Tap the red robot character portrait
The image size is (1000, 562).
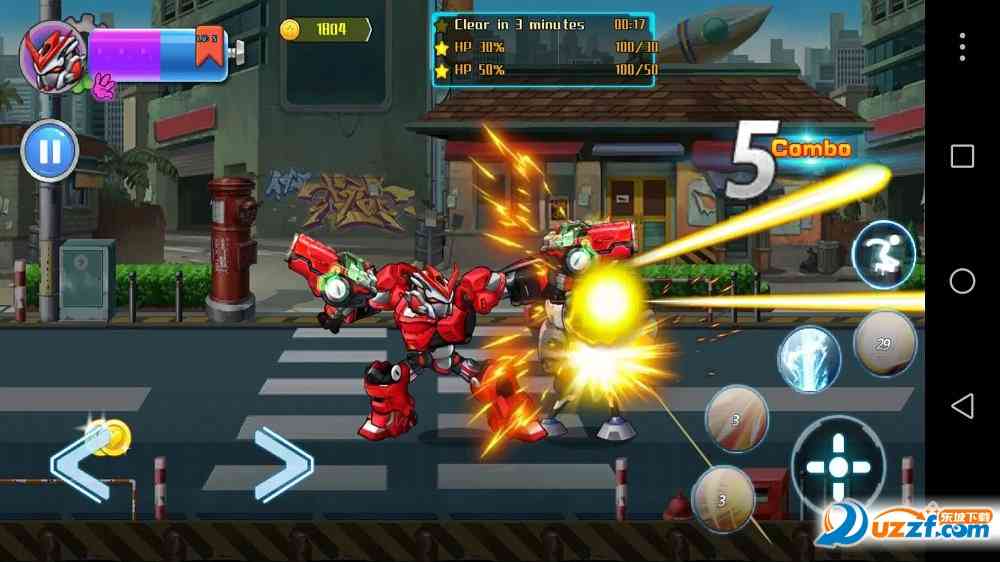[x=51, y=55]
